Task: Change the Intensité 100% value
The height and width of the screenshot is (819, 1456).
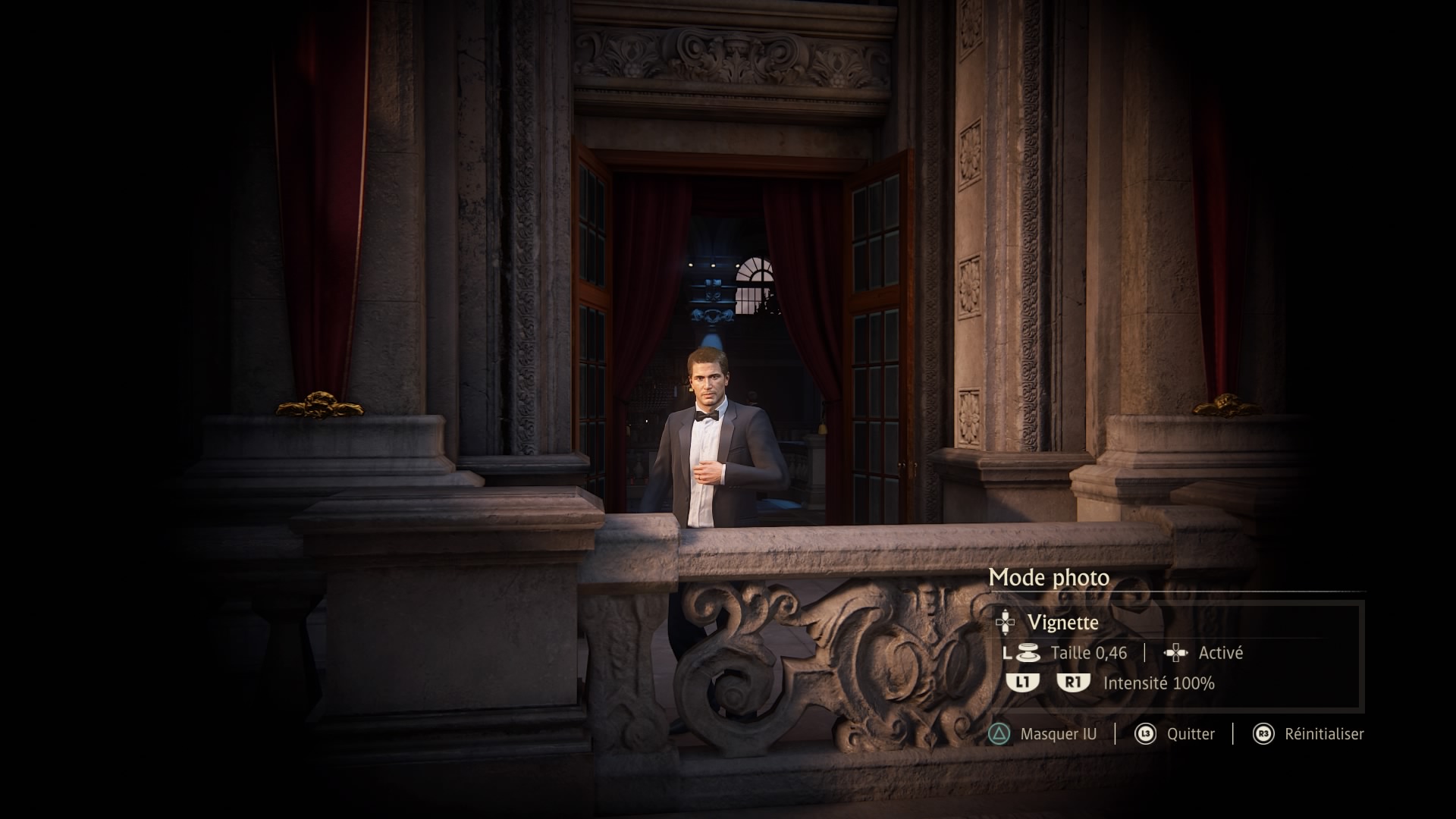Action: (x=1158, y=683)
